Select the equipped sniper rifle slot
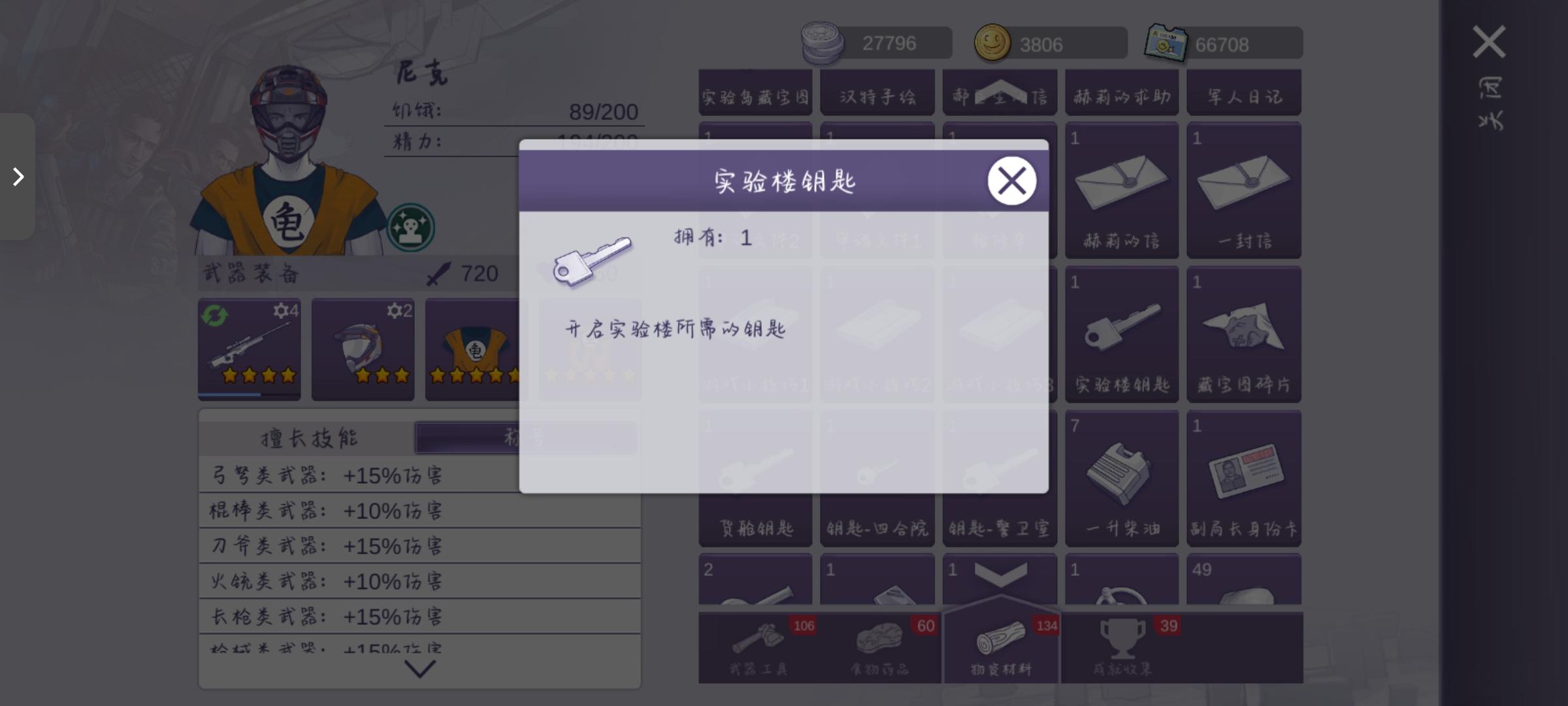 coord(250,350)
